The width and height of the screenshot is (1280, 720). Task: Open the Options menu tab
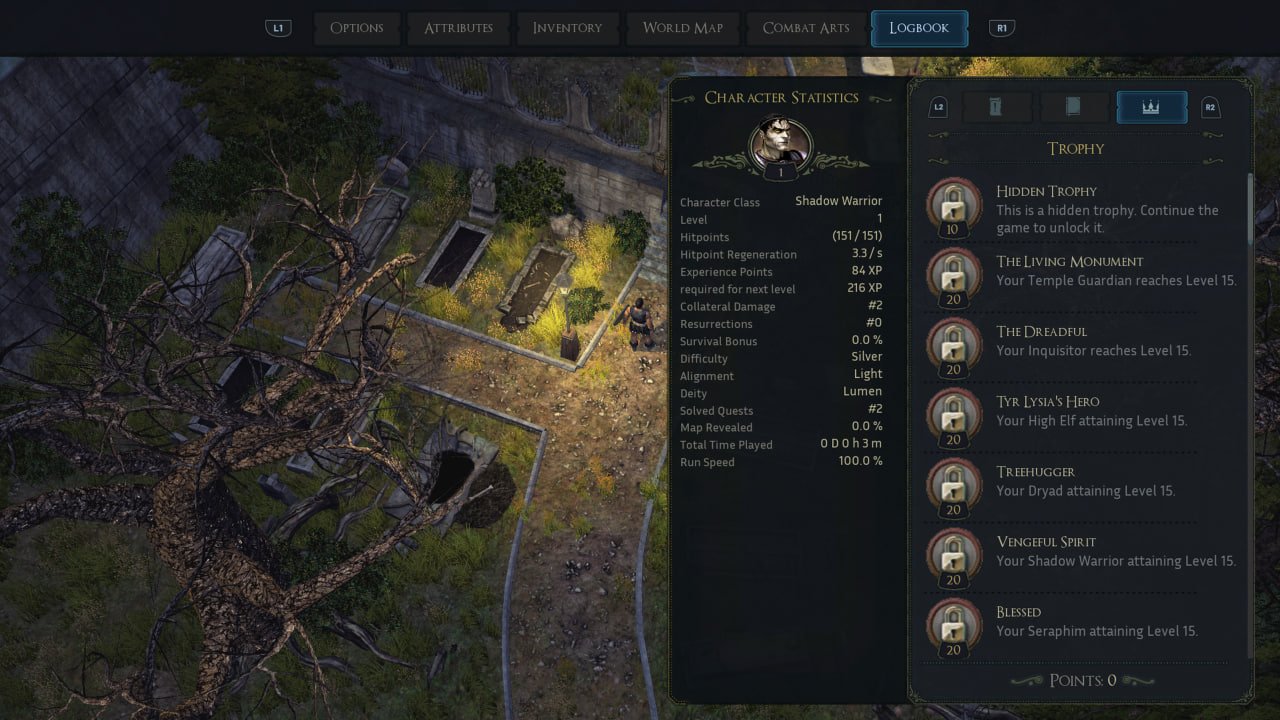click(x=357, y=28)
